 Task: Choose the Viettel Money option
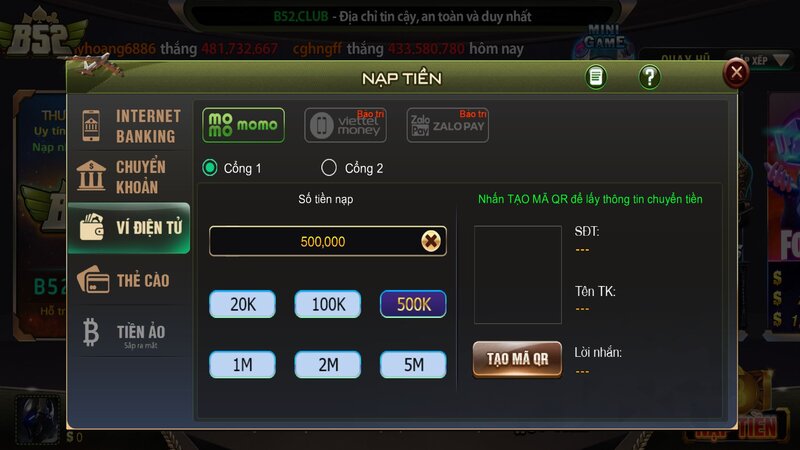(x=345, y=125)
